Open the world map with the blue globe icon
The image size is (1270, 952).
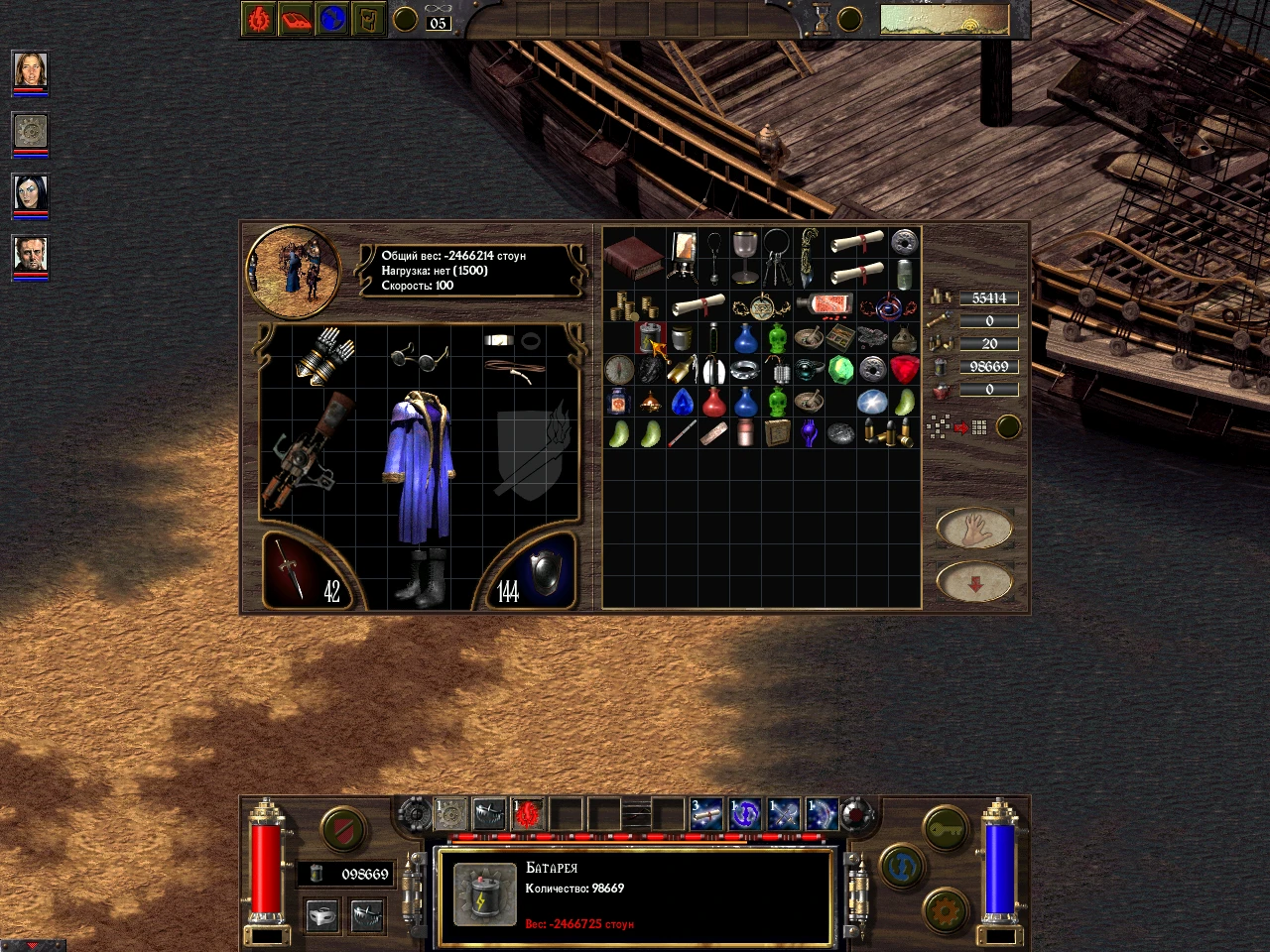coord(332,18)
